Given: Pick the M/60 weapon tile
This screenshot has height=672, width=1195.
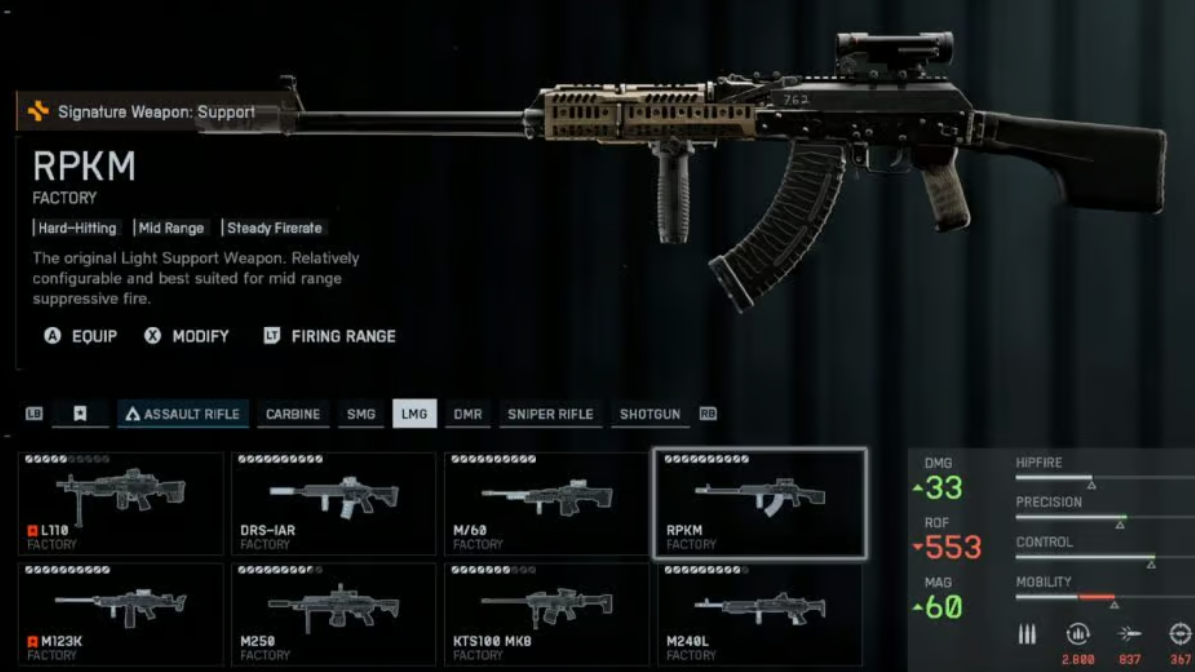Looking at the screenshot, I should point(547,503).
